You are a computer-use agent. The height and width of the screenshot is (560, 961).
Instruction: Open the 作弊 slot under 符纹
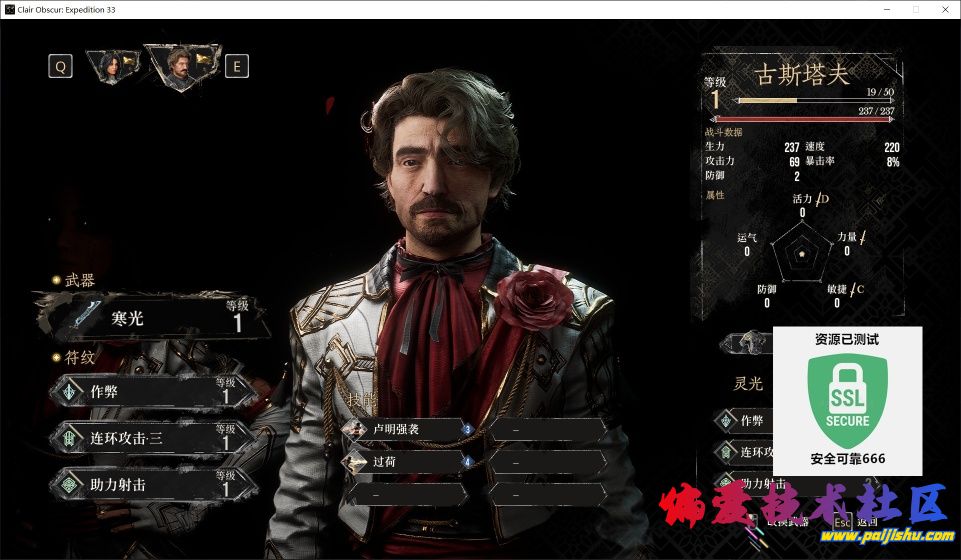tap(150, 392)
